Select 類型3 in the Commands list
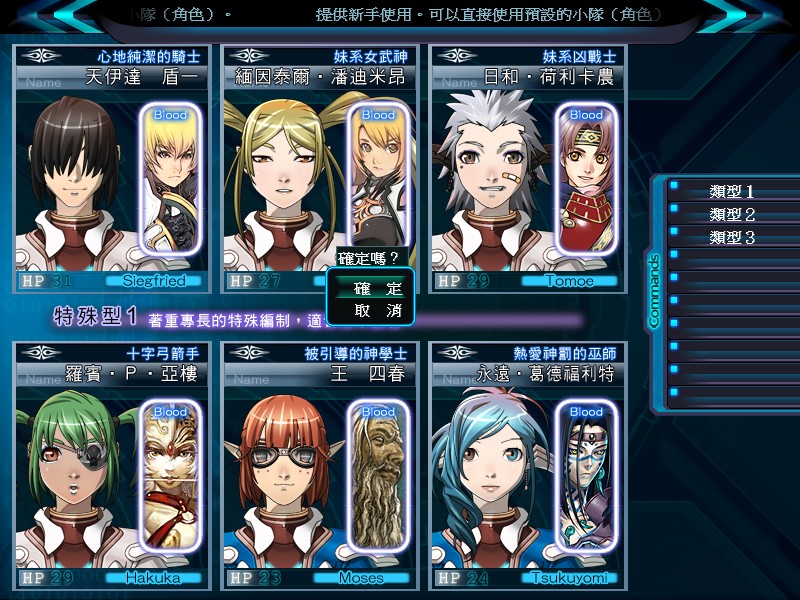800x600 pixels. (732, 237)
